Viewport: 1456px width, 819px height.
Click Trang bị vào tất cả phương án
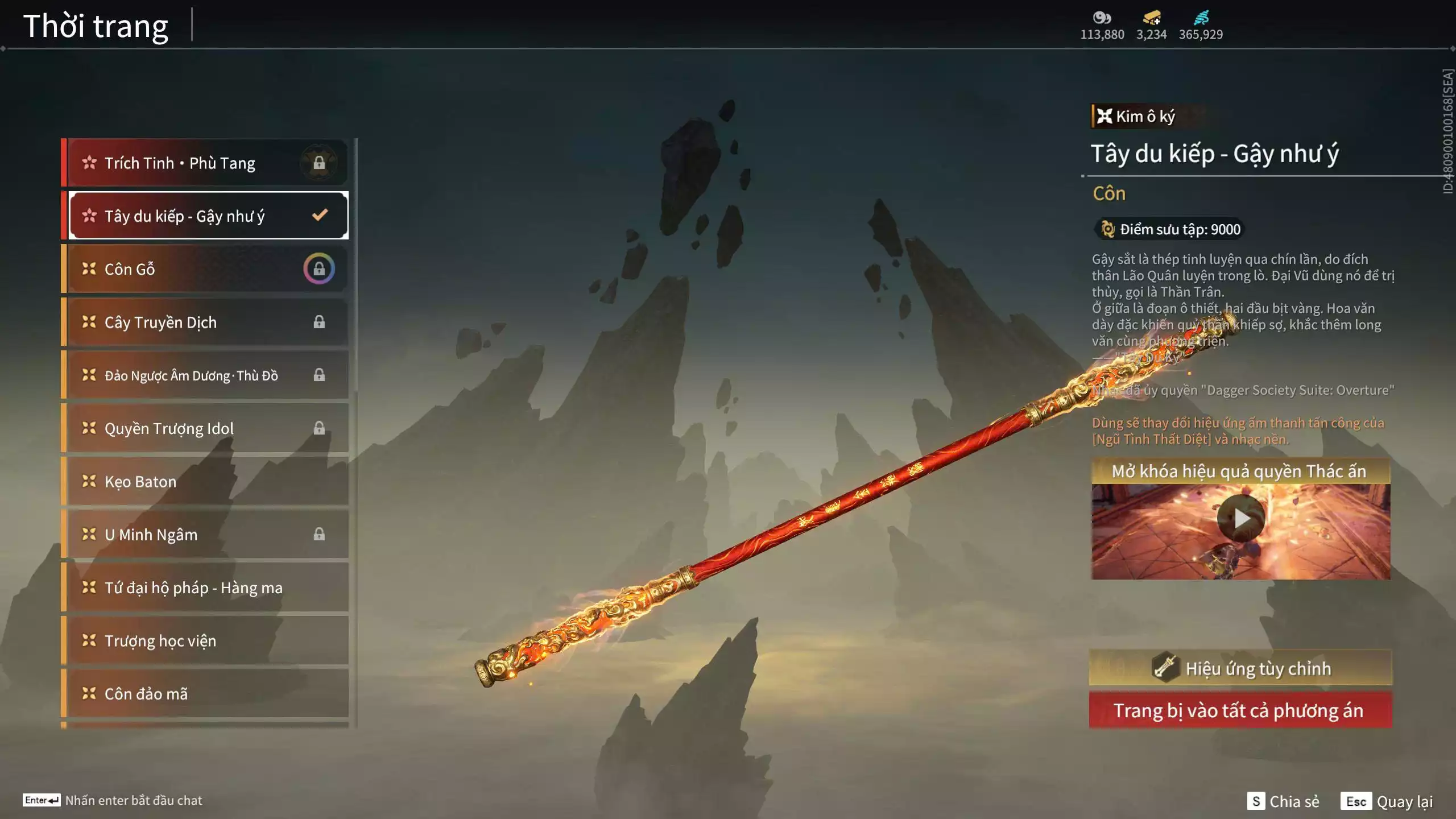[1240, 710]
